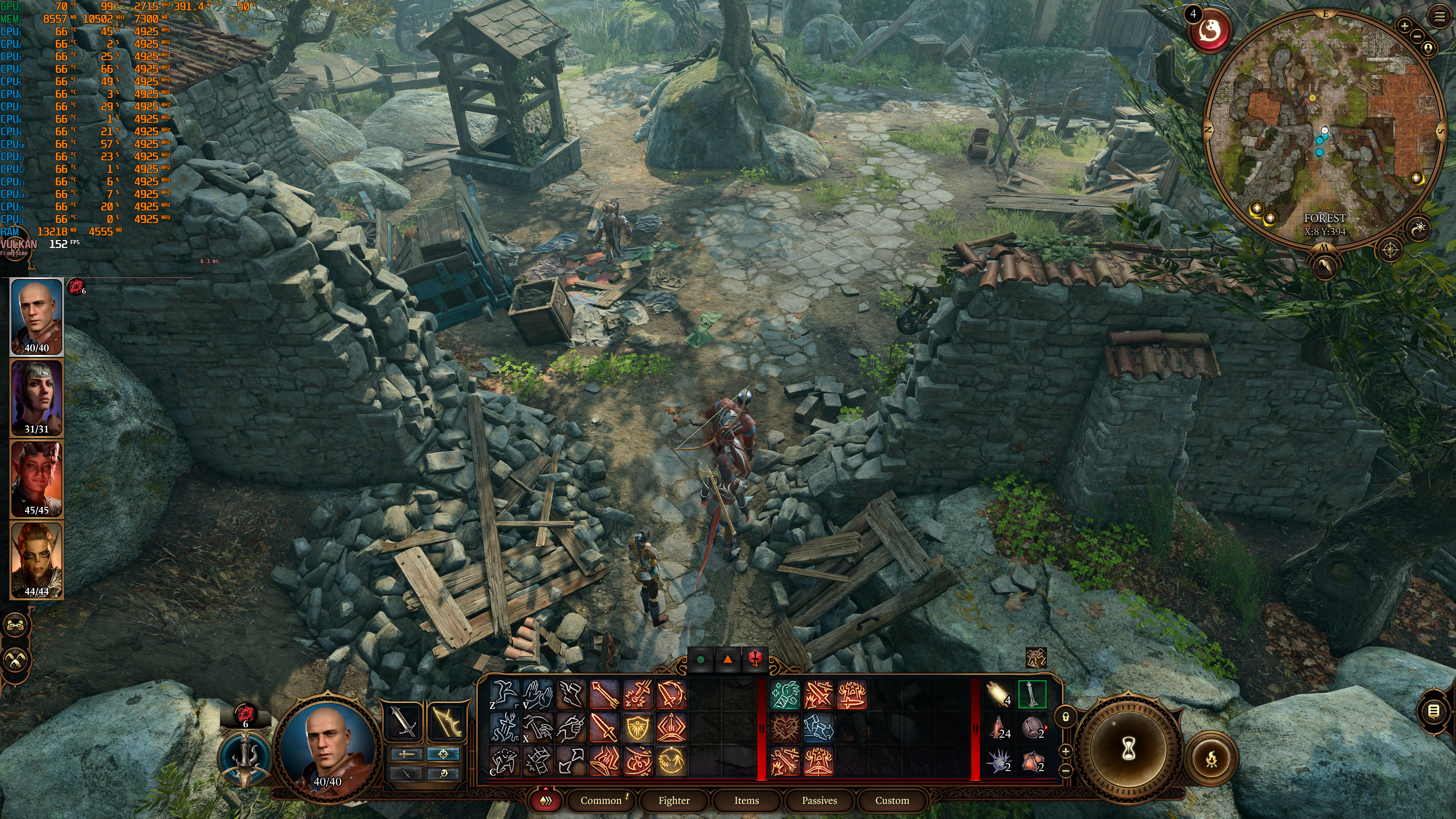Use the scroll item with count 4
The image size is (1456, 819).
999,695
